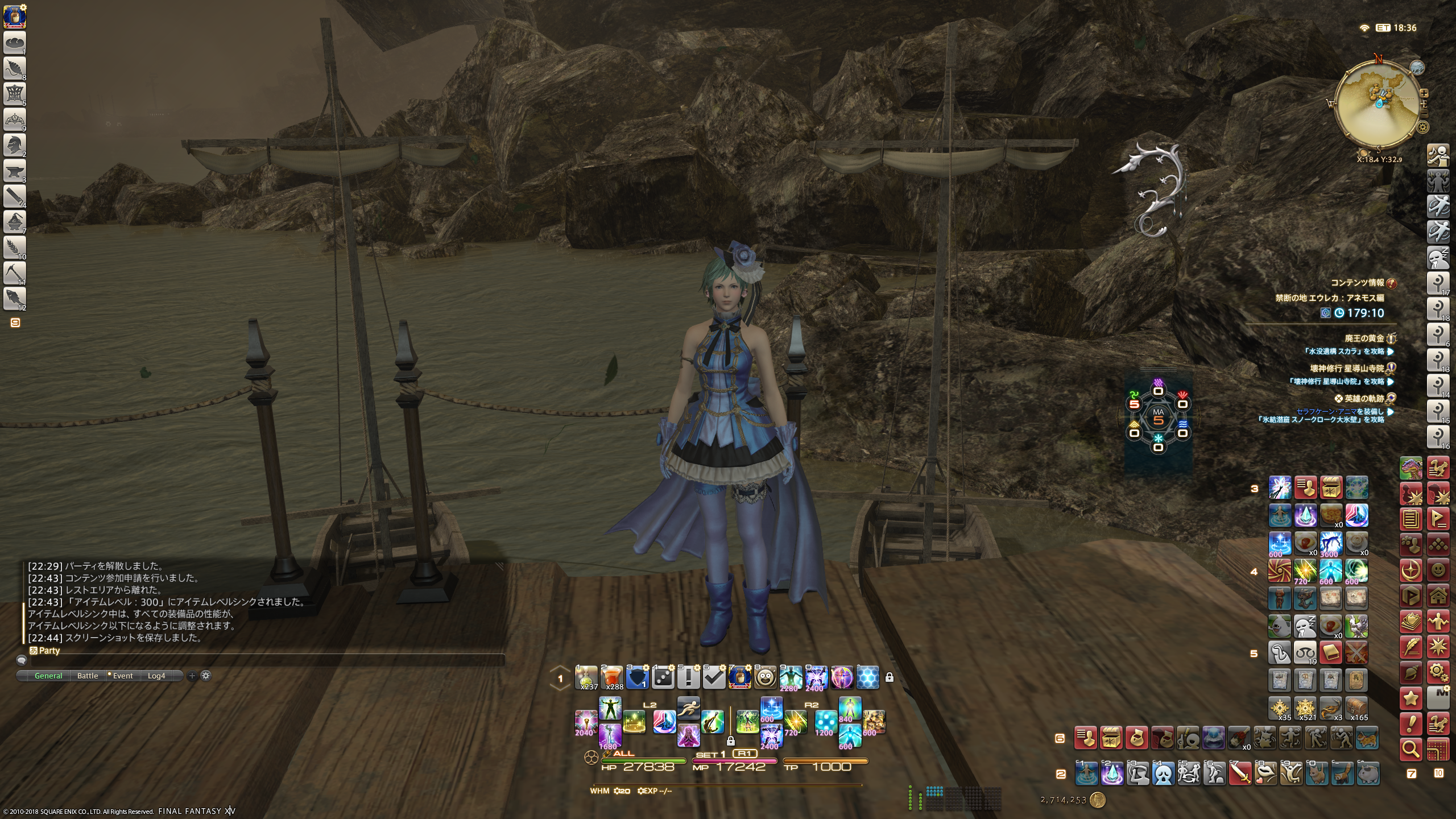The width and height of the screenshot is (1456, 819).
Task: Switch to the Battle chat tab
Action: (x=88, y=676)
